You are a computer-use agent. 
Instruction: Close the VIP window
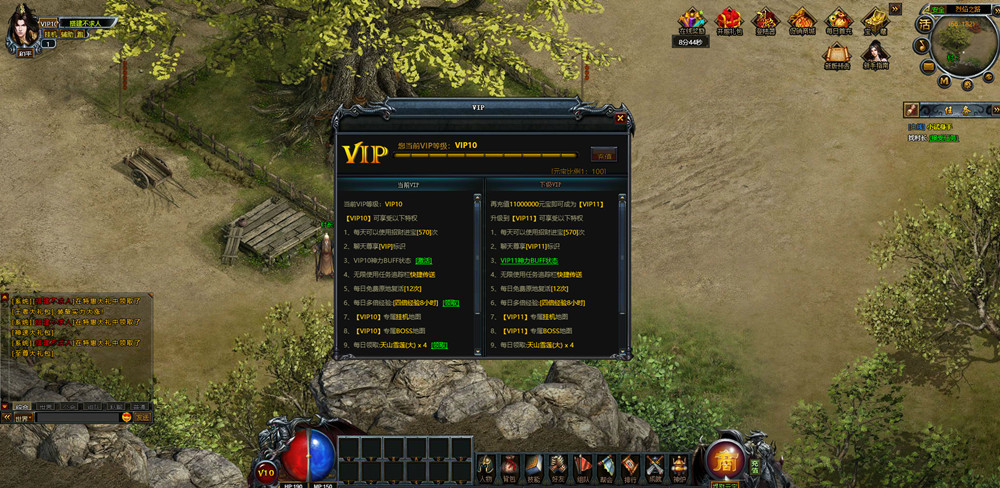point(620,117)
